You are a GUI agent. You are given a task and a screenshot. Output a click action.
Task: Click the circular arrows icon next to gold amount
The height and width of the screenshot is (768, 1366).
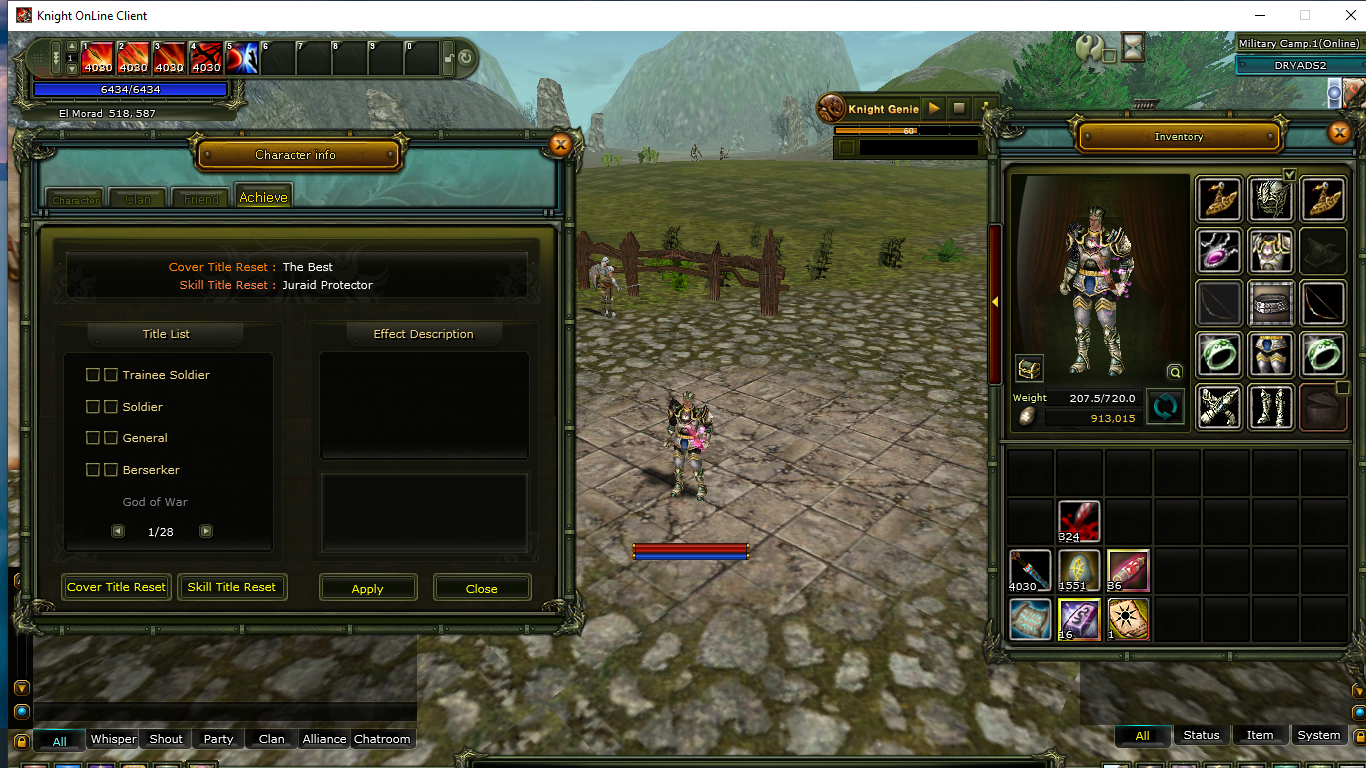pyautogui.click(x=1164, y=406)
